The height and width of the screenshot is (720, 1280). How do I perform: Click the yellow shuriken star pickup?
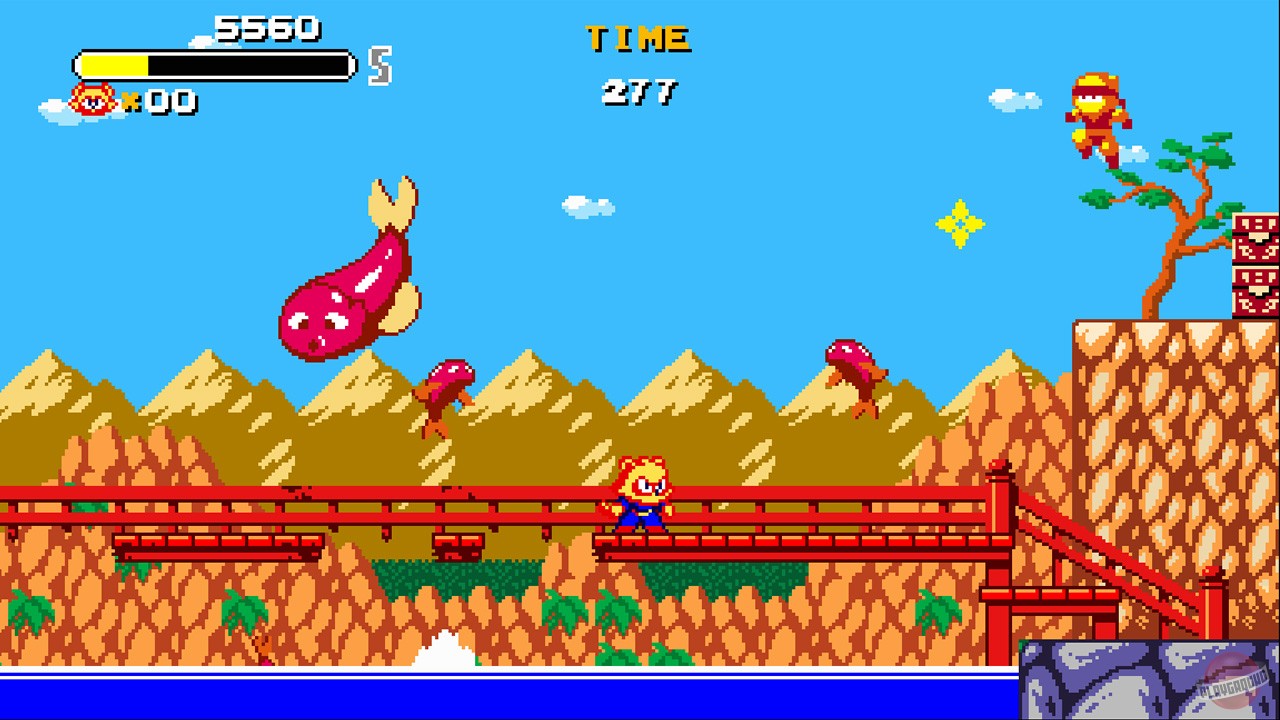(960, 221)
